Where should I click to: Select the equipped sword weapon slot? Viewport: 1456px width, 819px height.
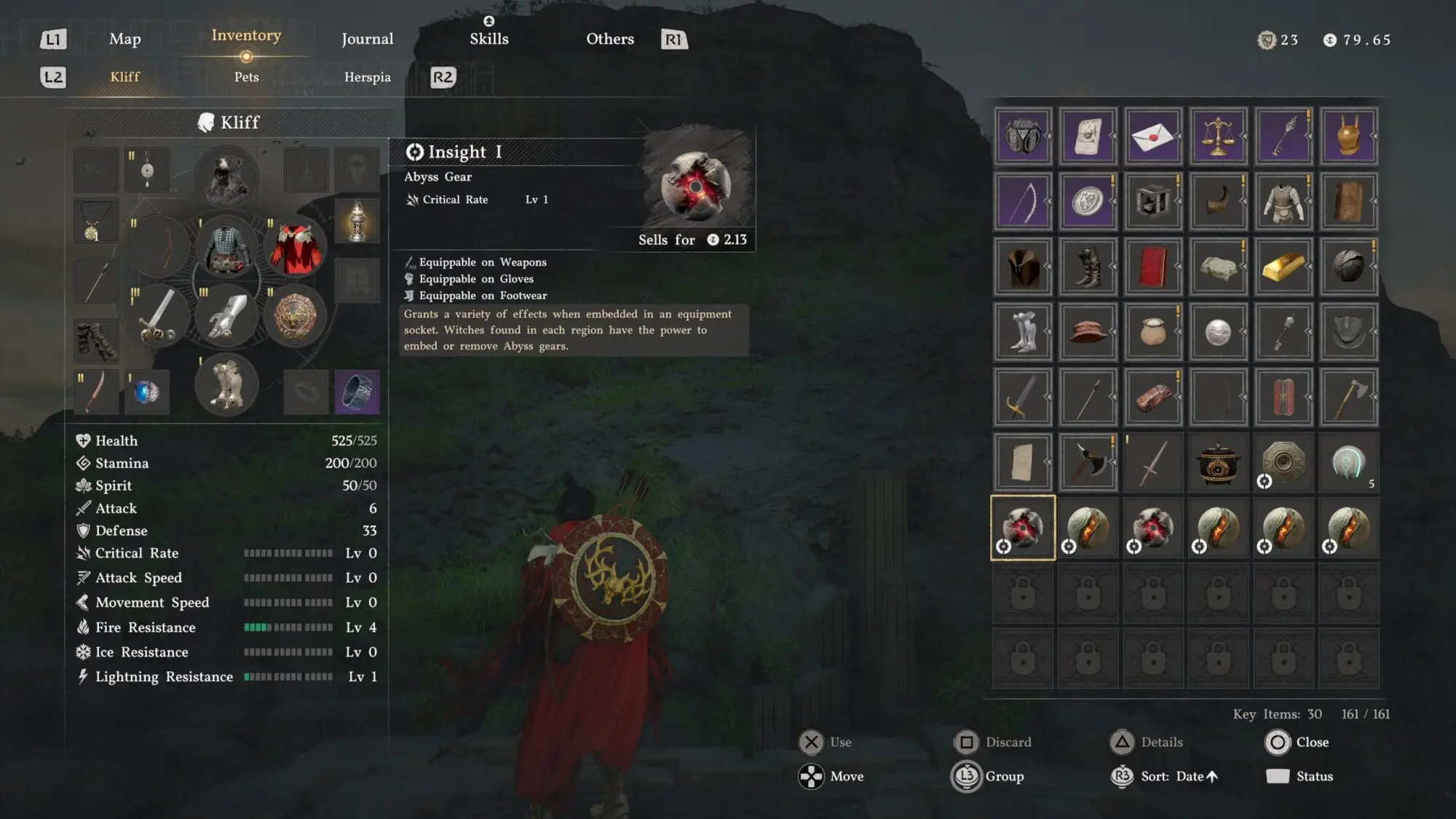tap(159, 316)
